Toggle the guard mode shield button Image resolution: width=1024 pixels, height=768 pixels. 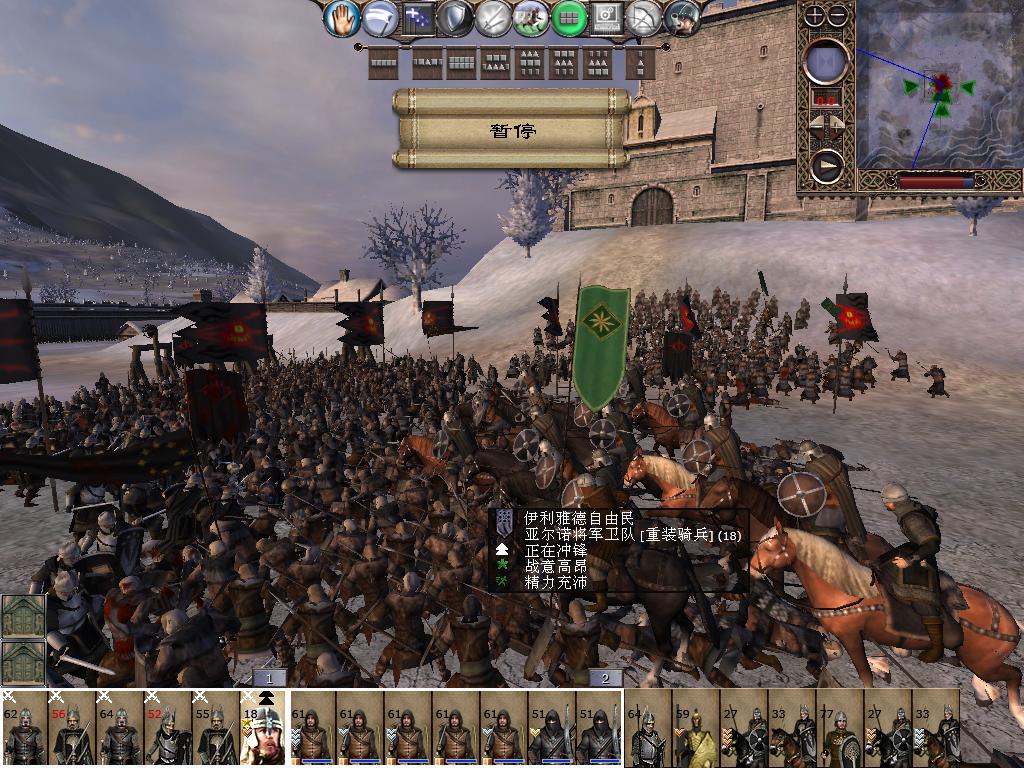tap(455, 18)
